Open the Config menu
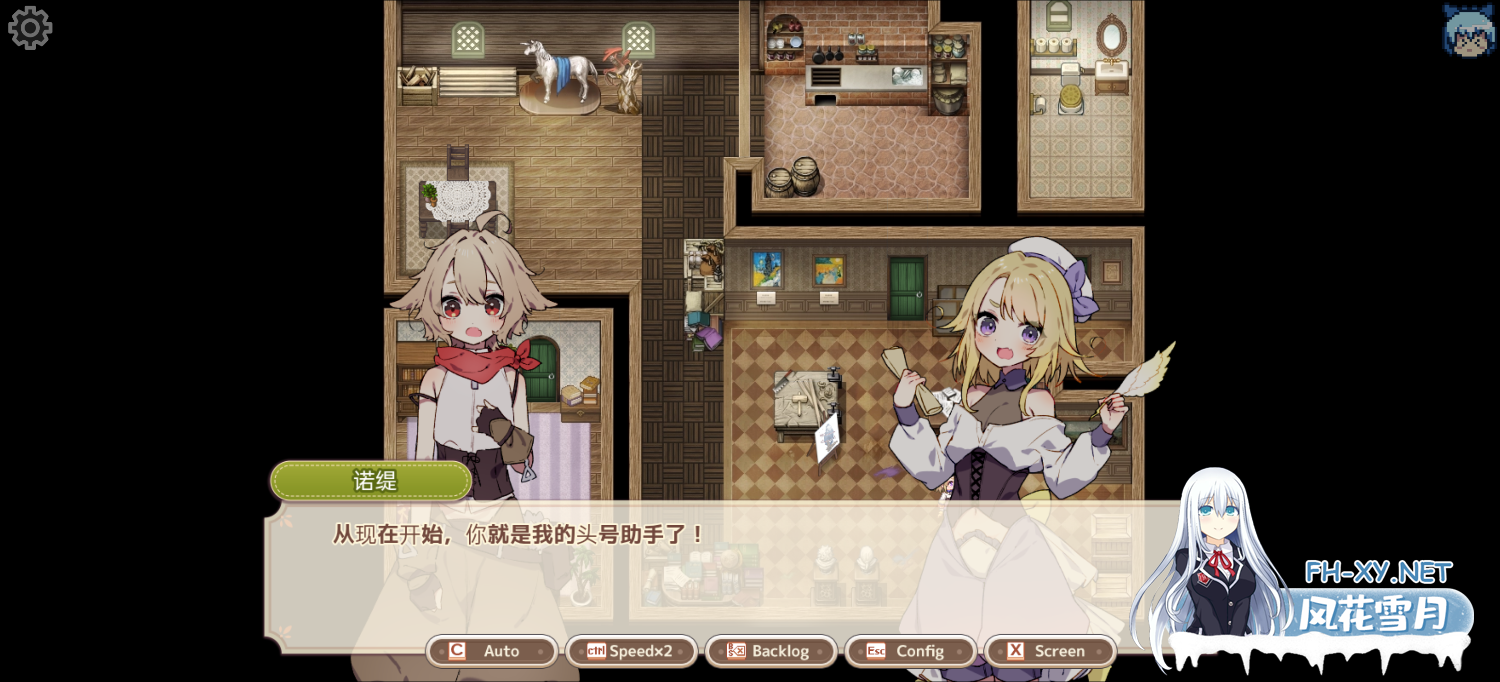This screenshot has height=682, width=1500. click(x=910, y=651)
